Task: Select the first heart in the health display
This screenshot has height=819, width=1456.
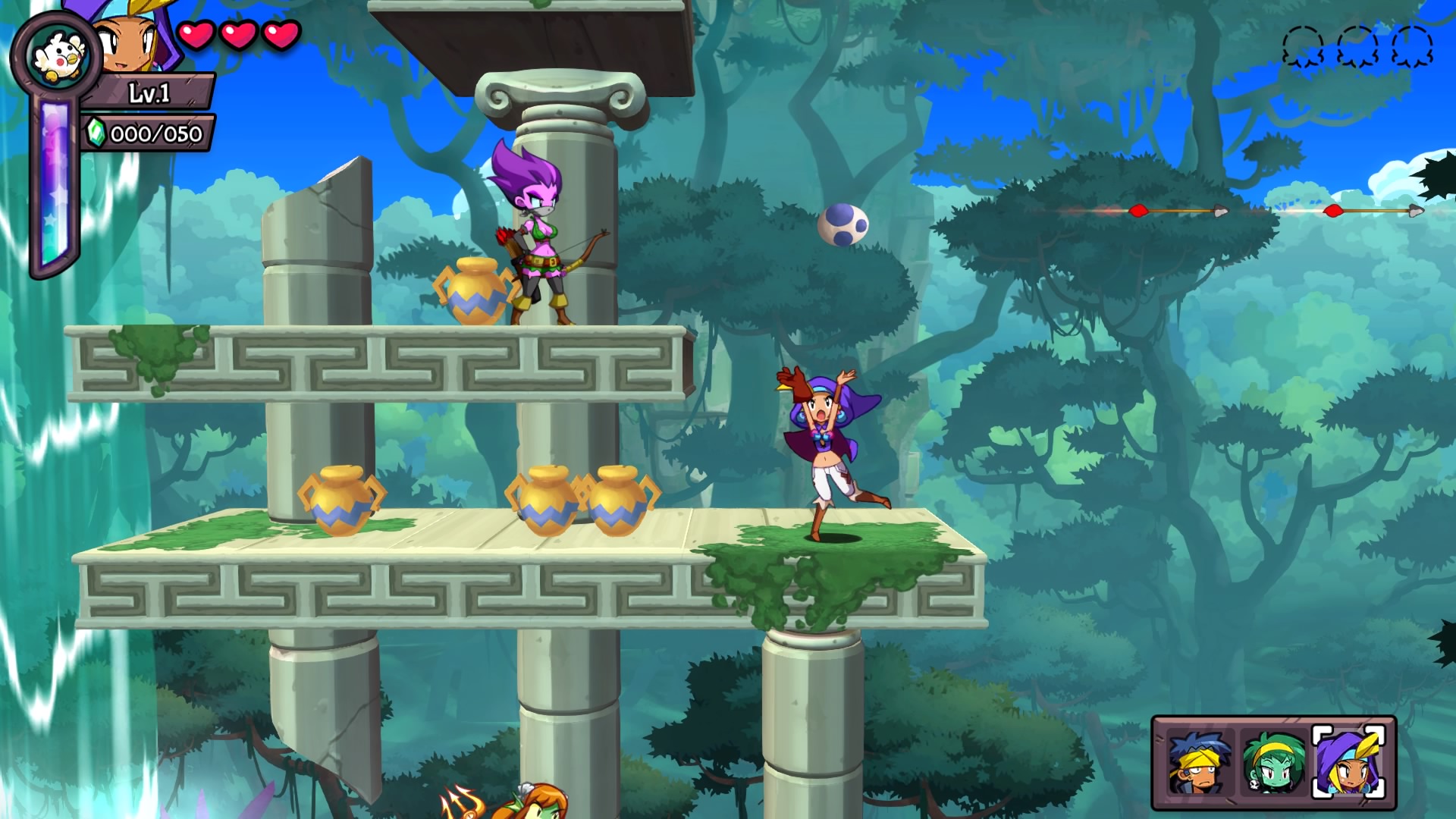Action: [x=196, y=34]
